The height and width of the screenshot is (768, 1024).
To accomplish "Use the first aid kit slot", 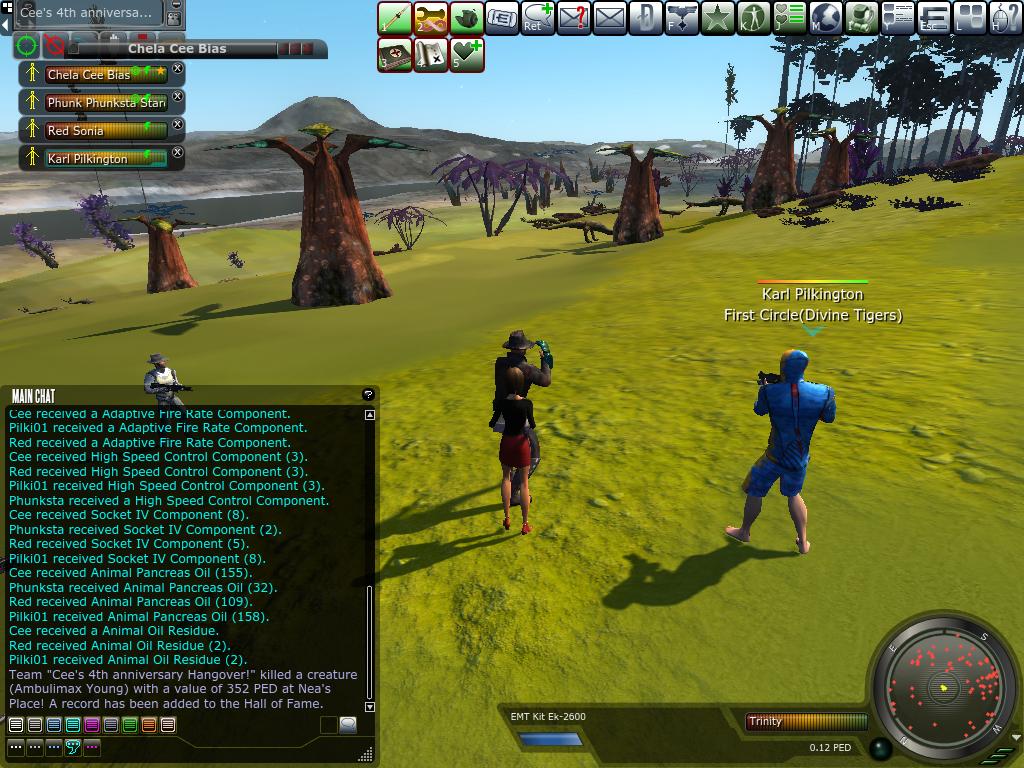I will (395, 56).
